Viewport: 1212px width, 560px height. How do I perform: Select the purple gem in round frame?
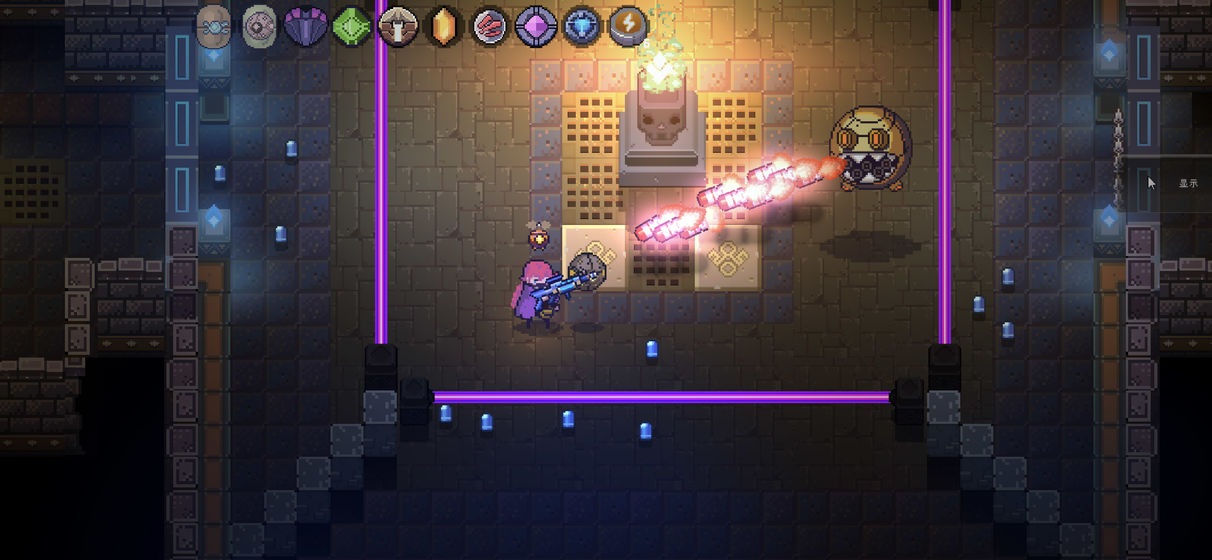[x=536, y=26]
